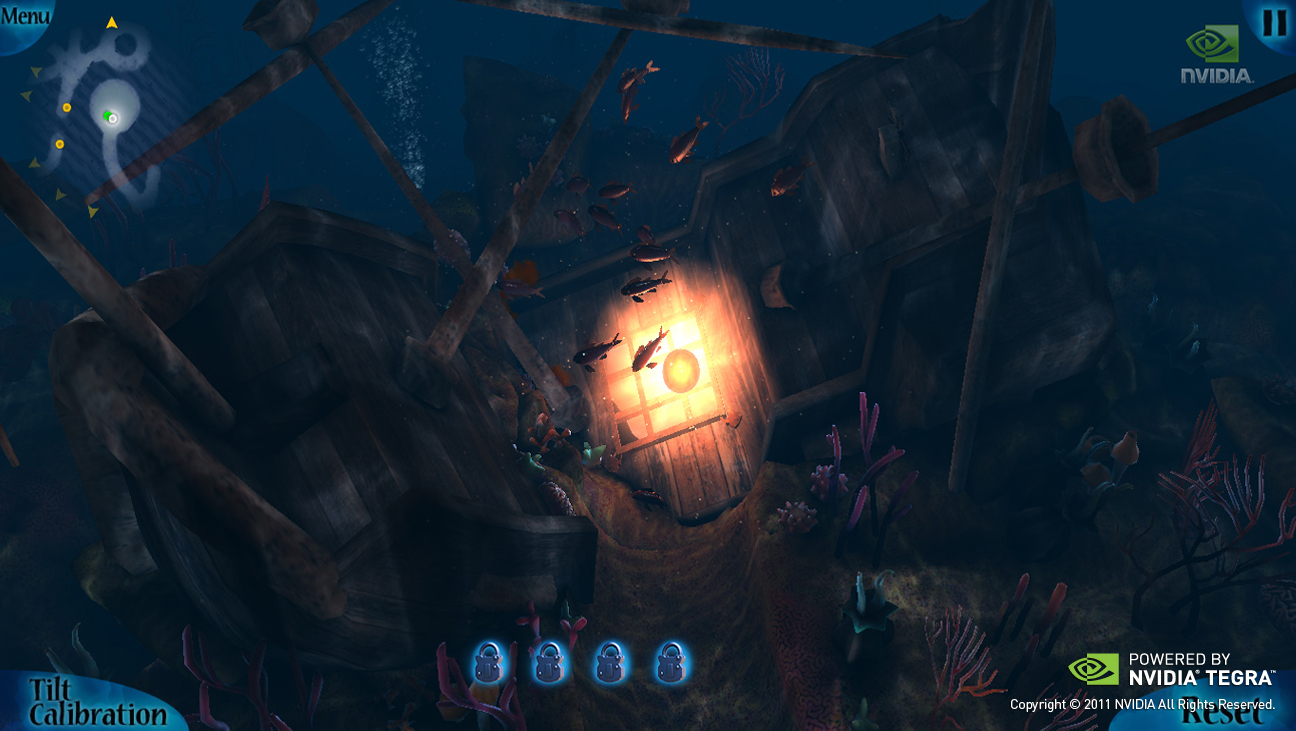
Task: Click the Reset button
Action: pos(1220,713)
